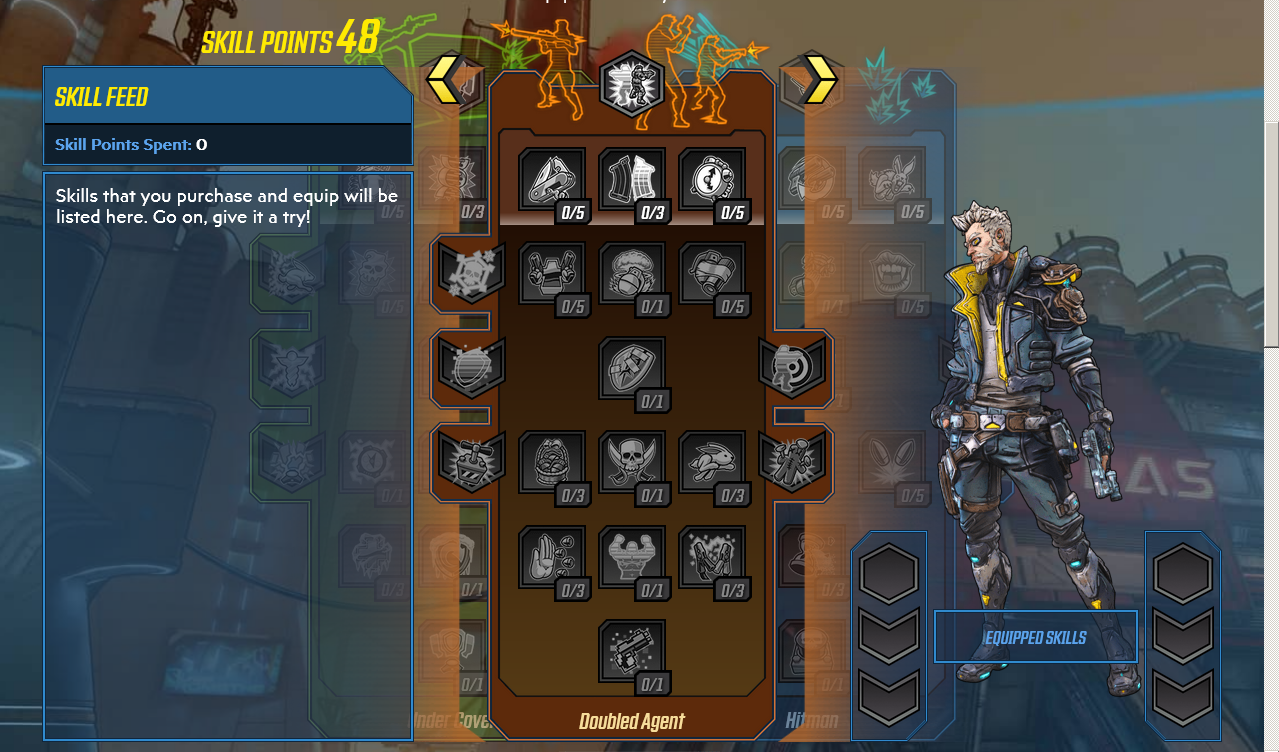The width and height of the screenshot is (1279, 752).
Task: Select the hand with ghosts skill
Action: (551, 557)
